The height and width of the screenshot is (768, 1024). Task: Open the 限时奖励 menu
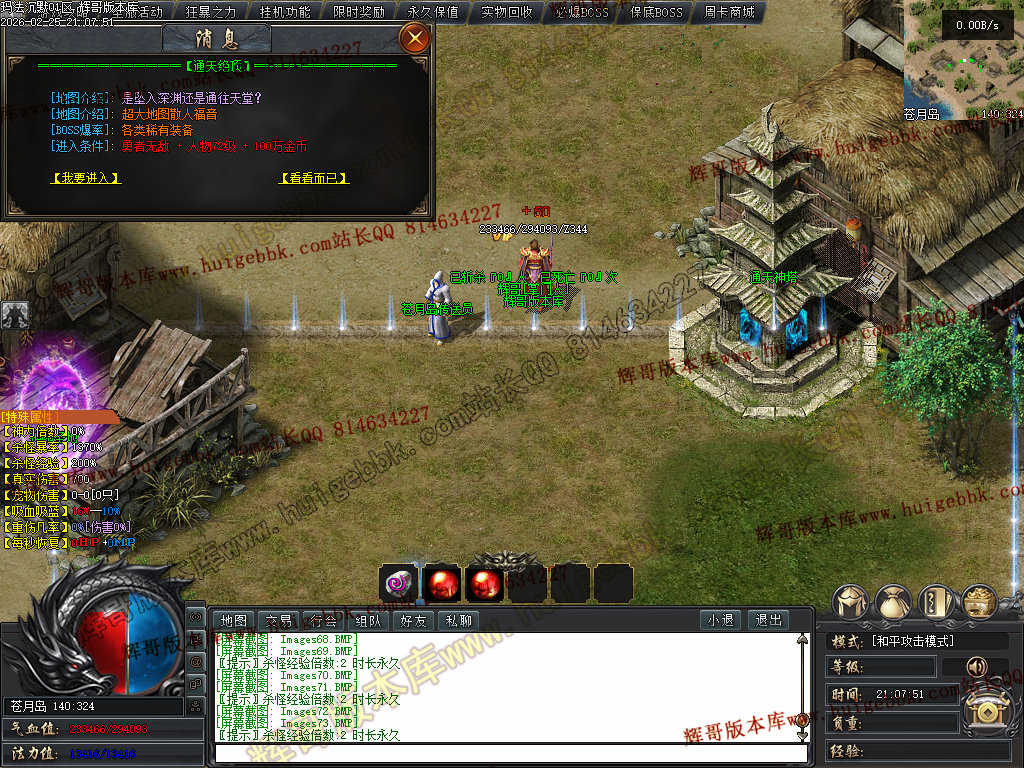click(359, 12)
